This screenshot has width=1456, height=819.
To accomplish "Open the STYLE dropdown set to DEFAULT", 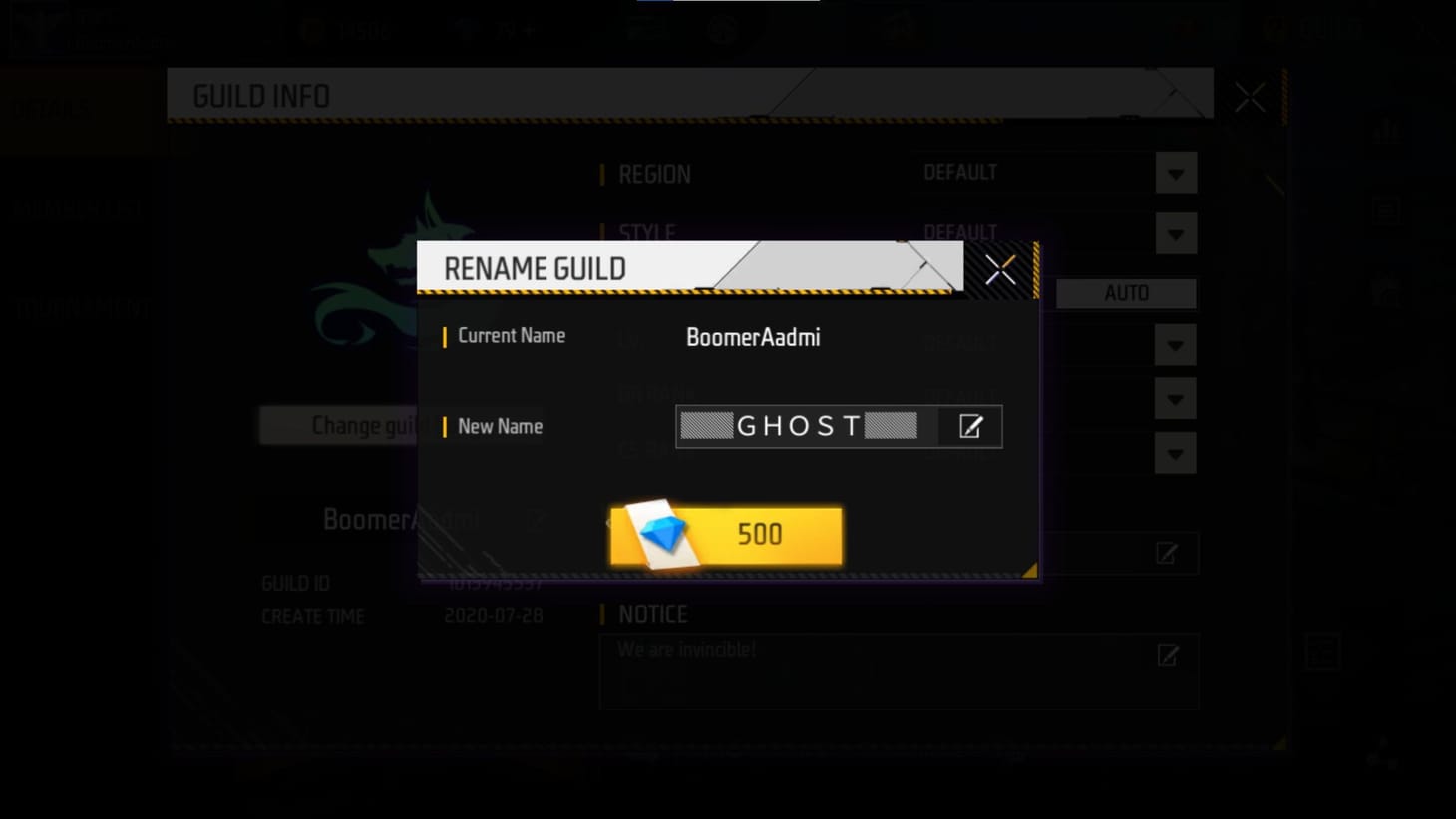I will [1175, 232].
